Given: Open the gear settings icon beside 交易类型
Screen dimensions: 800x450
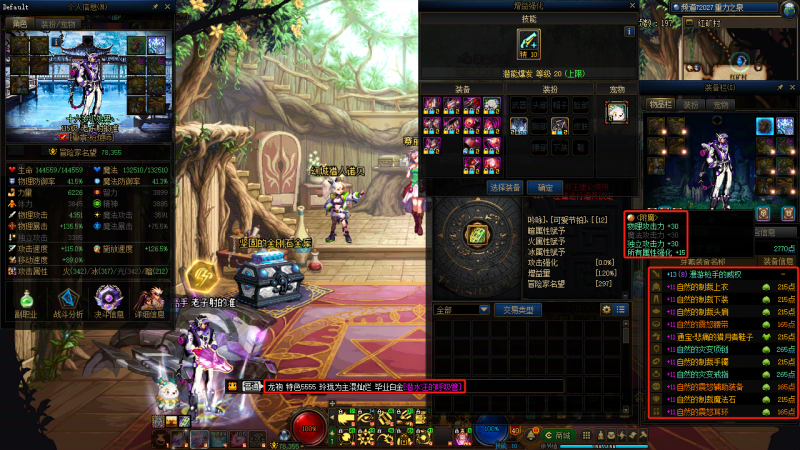Looking at the screenshot, I should tap(607, 310).
